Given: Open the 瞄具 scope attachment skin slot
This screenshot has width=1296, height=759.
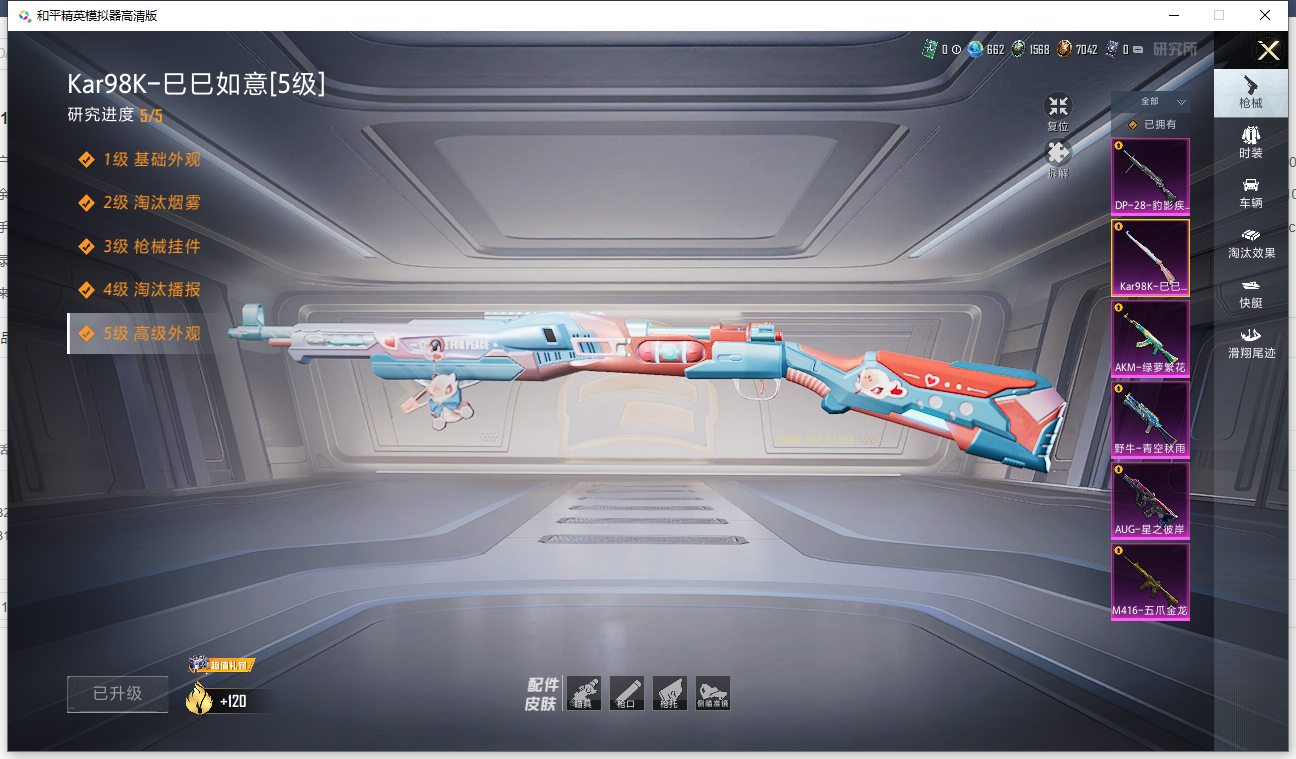Looking at the screenshot, I should [584, 693].
